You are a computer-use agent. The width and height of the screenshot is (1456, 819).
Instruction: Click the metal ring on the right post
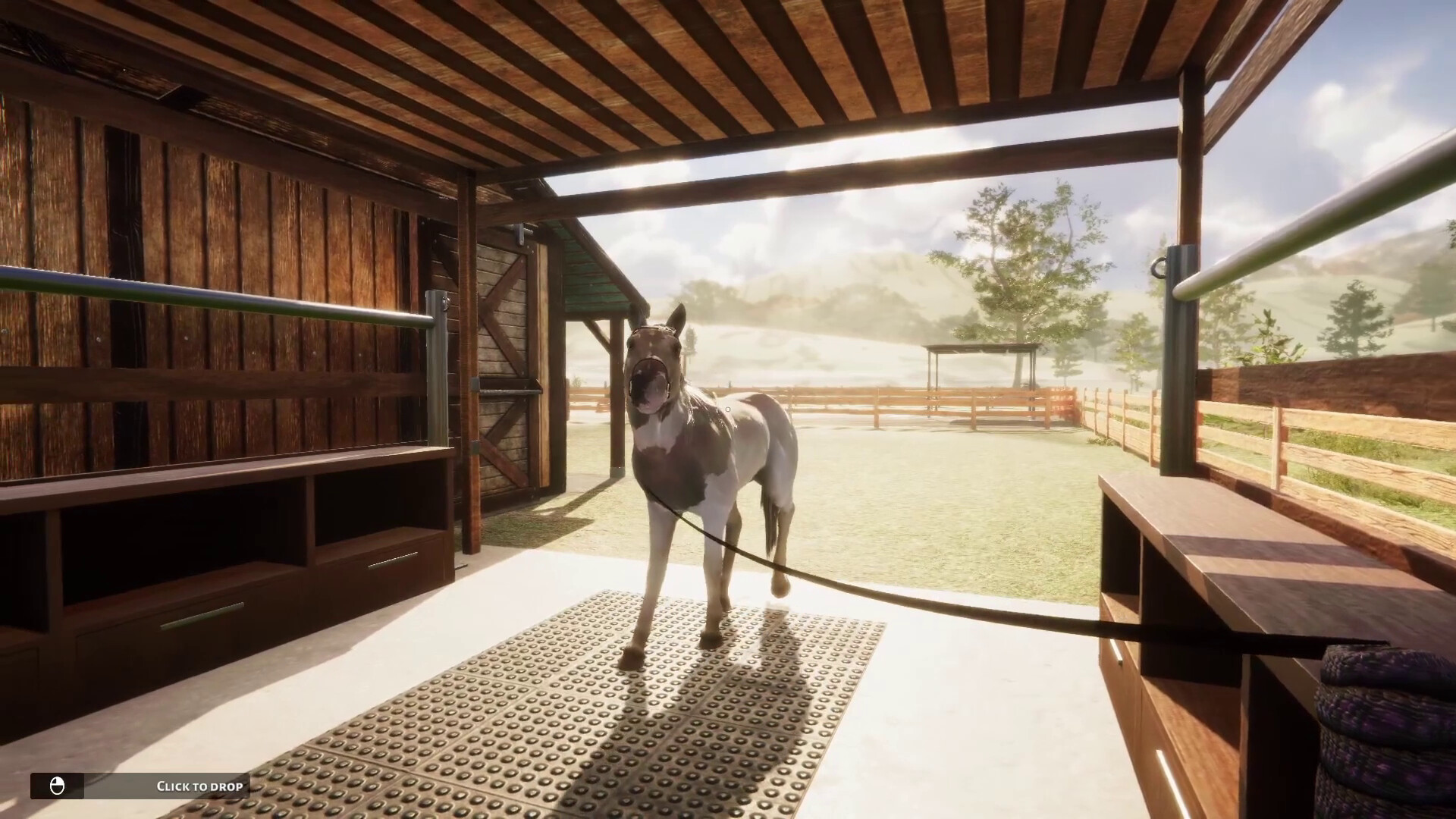[x=1159, y=267]
